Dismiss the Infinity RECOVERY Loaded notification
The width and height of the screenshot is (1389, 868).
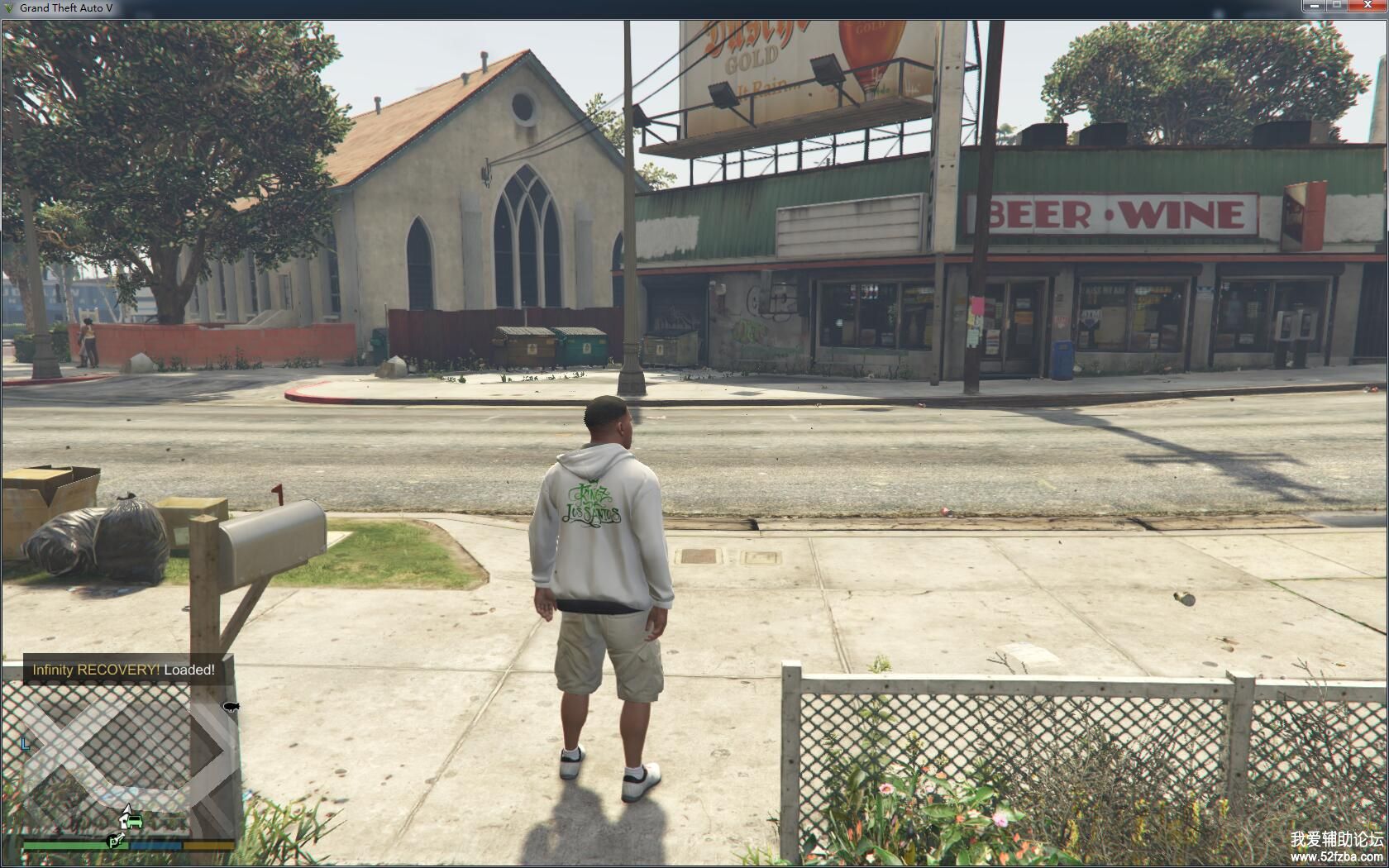(x=124, y=670)
